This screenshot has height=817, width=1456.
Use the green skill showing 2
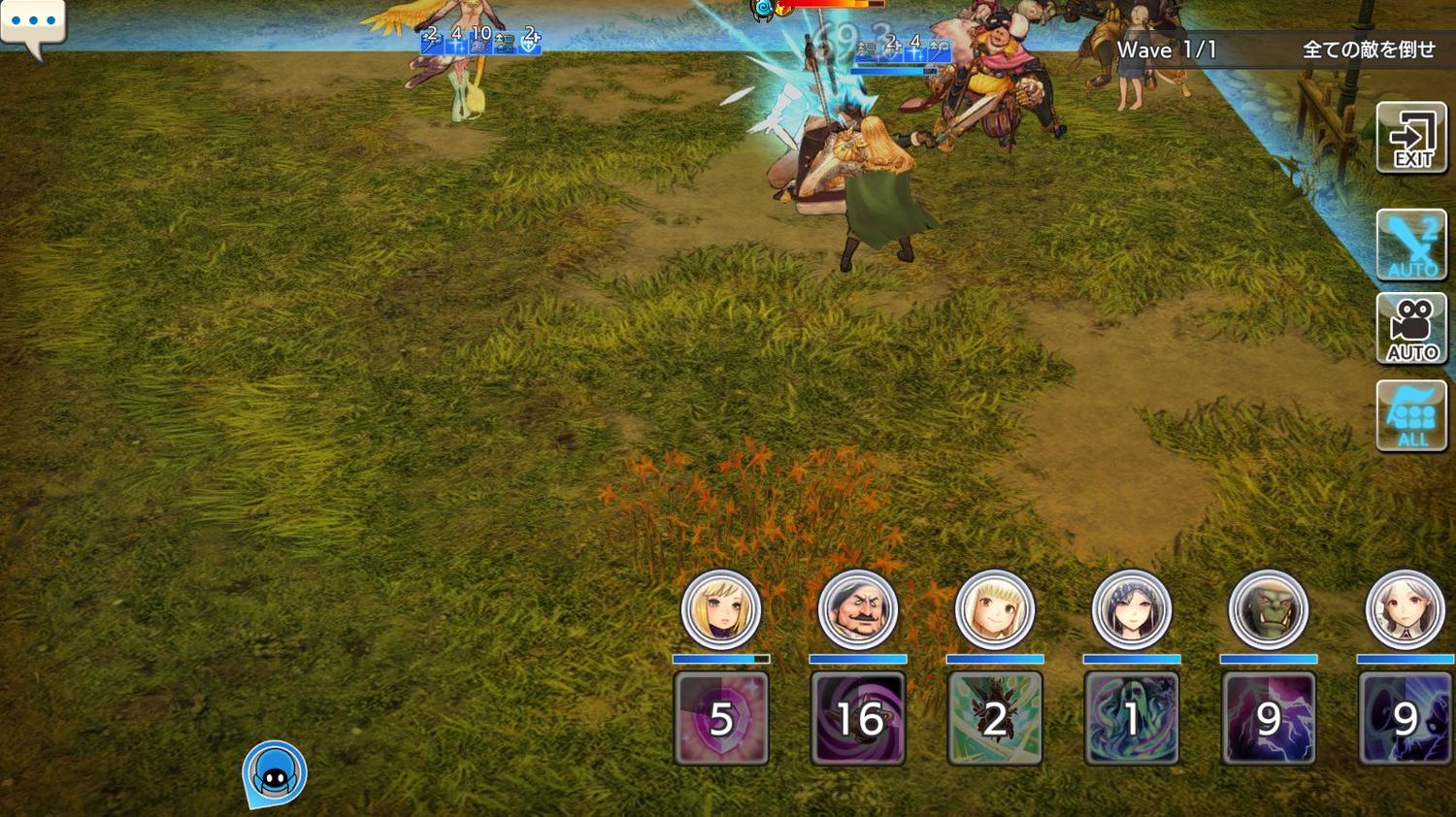click(x=994, y=718)
